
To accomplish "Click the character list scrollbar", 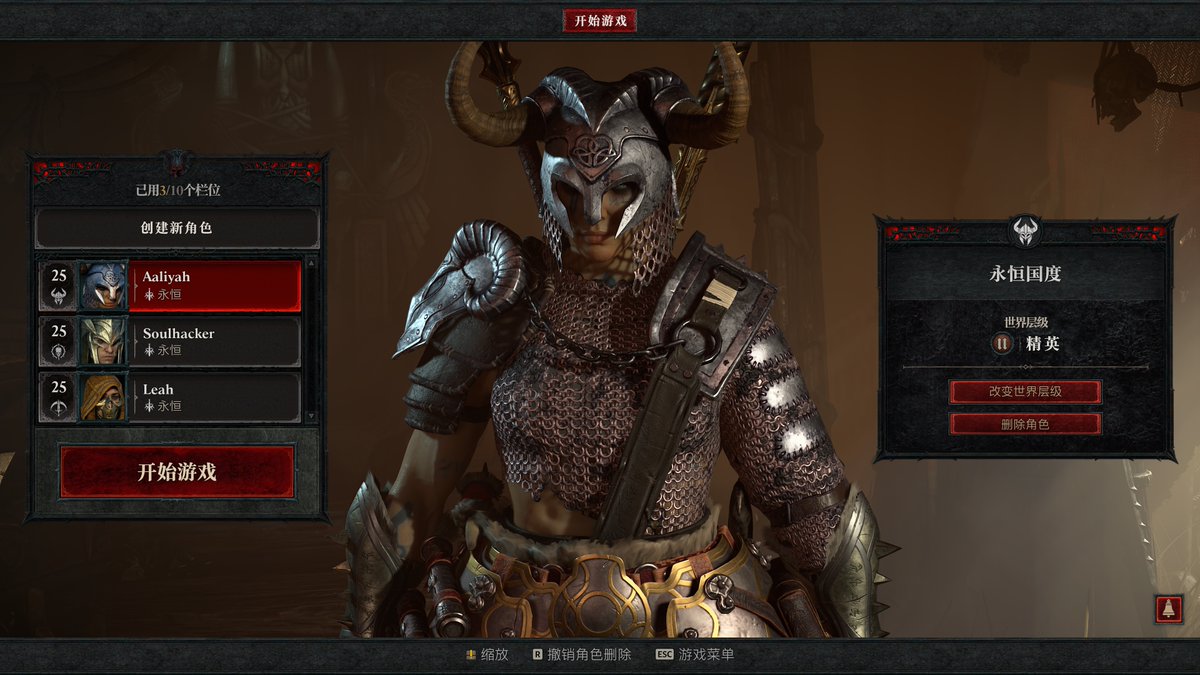I will [310, 340].
